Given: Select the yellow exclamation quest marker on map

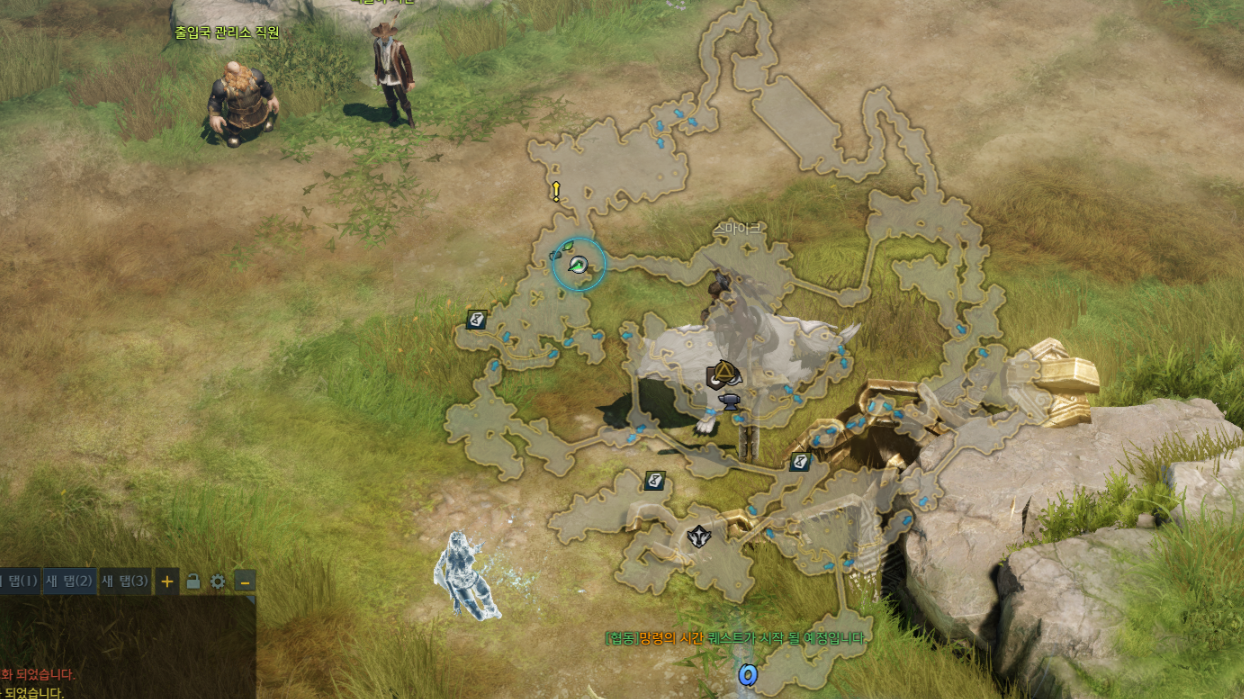Looking at the screenshot, I should point(556,192).
